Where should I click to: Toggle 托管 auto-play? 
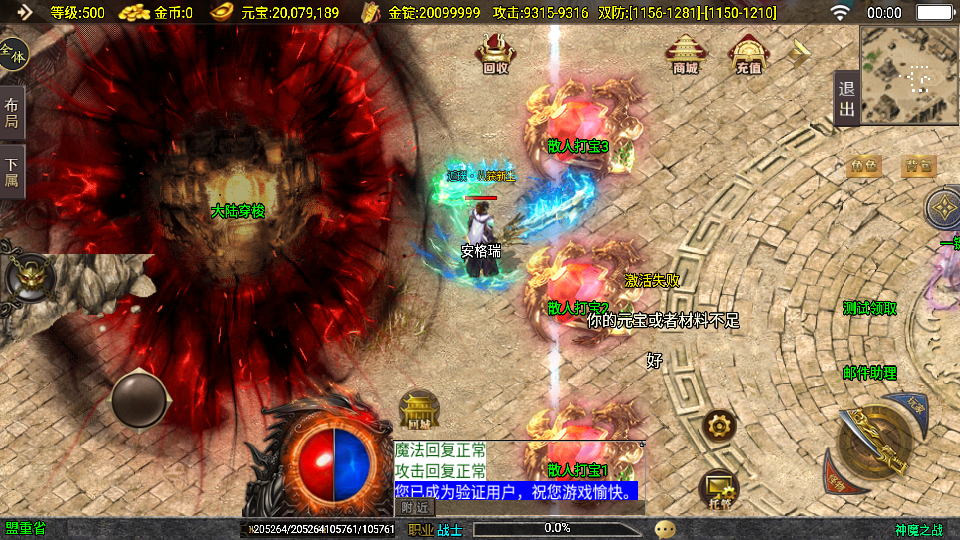pyautogui.click(x=719, y=488)
